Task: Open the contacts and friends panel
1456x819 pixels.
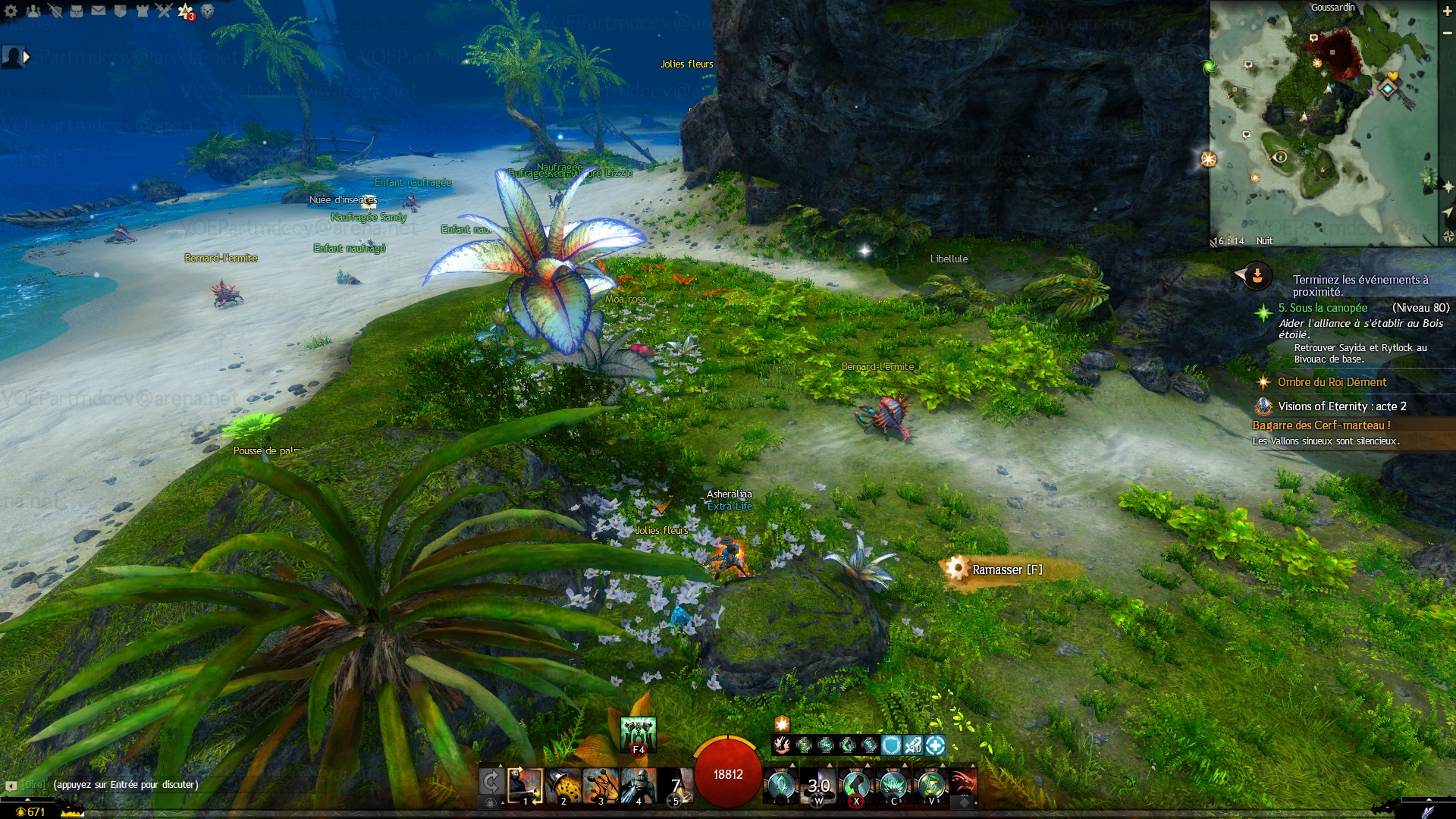Action: pos(33,11)
